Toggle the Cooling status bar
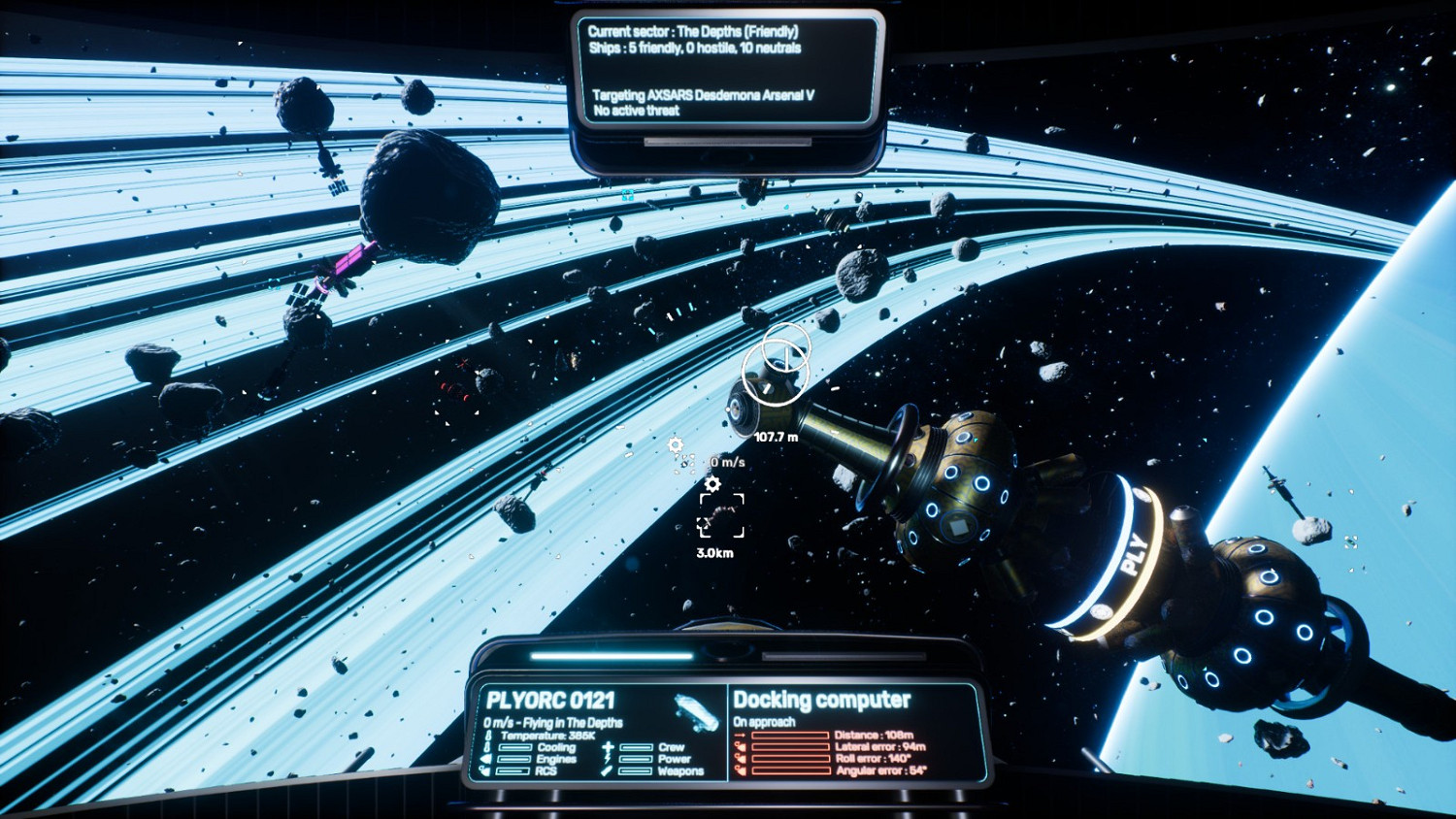This screenshot has width=1456, height=819. click(x=514, y=747)
